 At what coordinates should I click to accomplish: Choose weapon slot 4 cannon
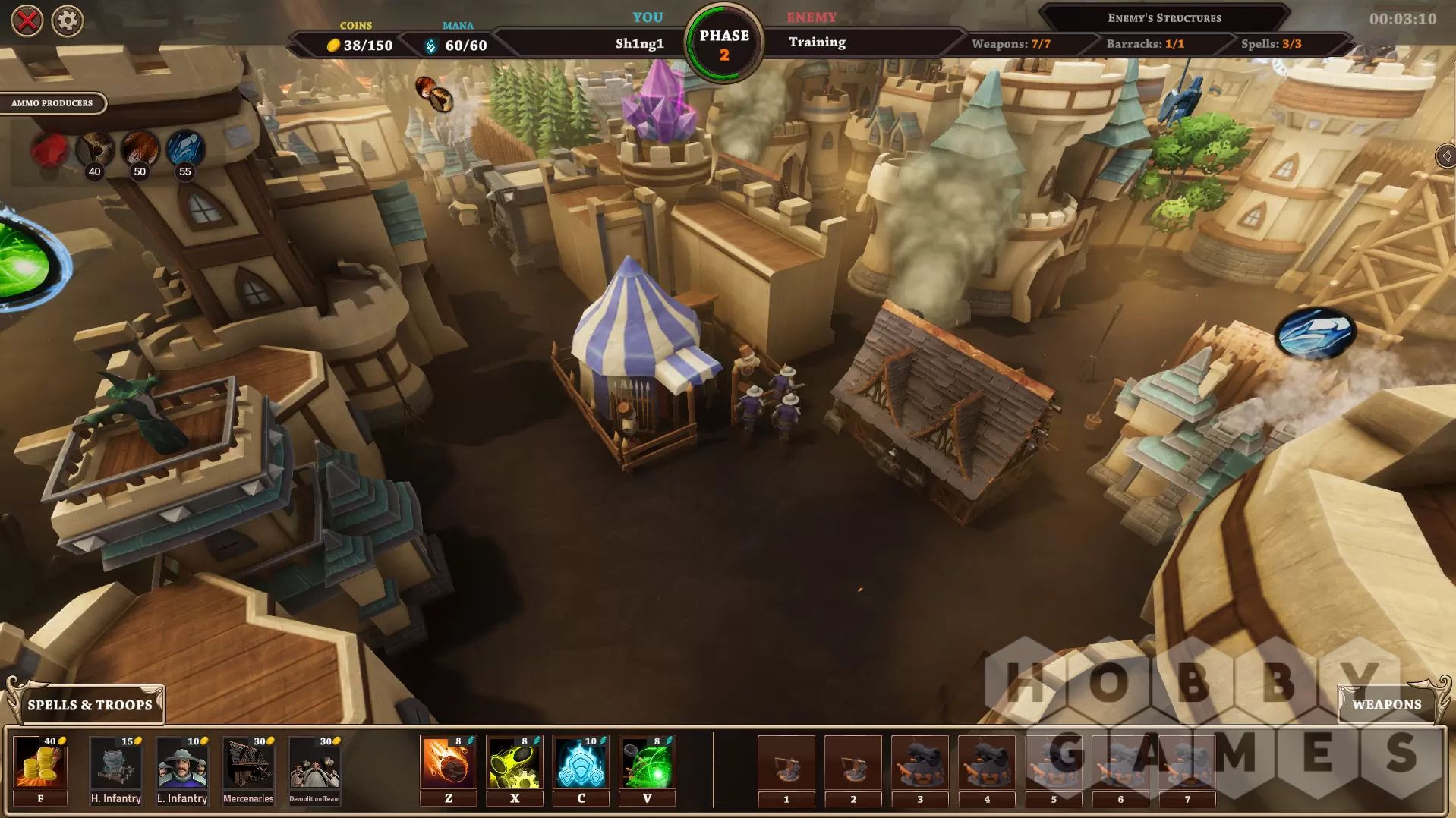pos(987,763)
